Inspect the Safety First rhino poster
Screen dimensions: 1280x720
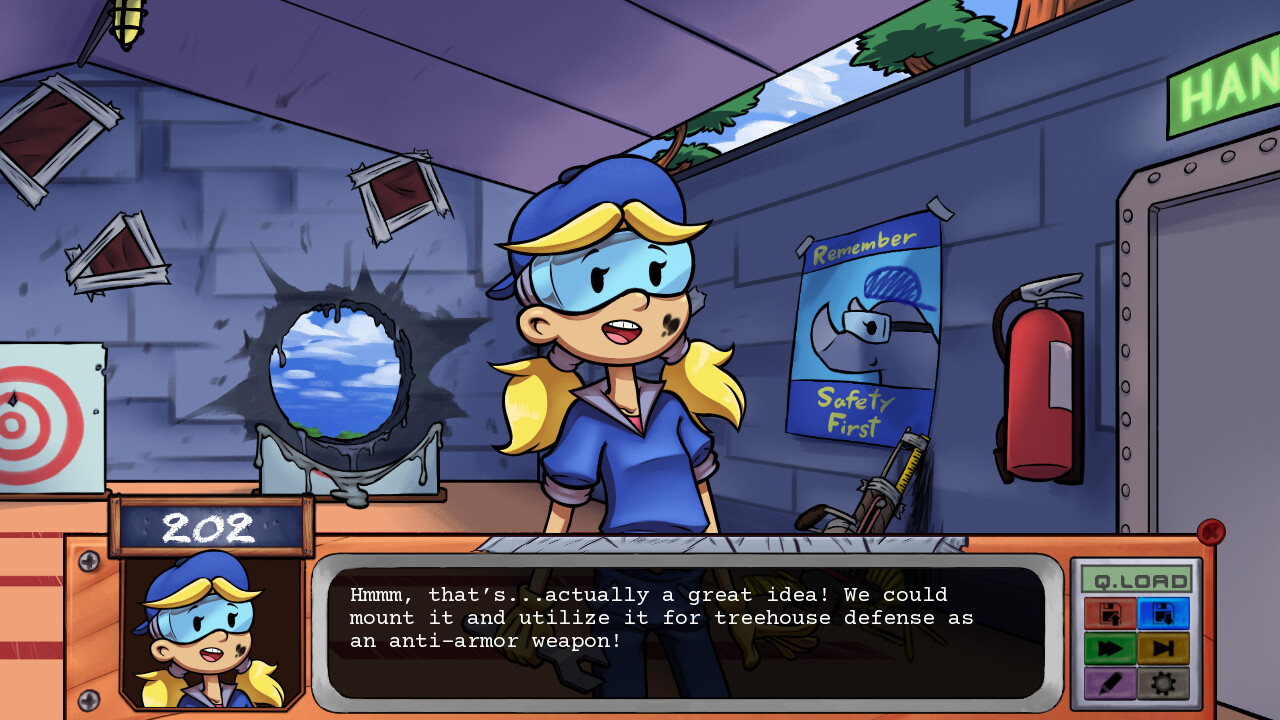[x=865, y=330]
